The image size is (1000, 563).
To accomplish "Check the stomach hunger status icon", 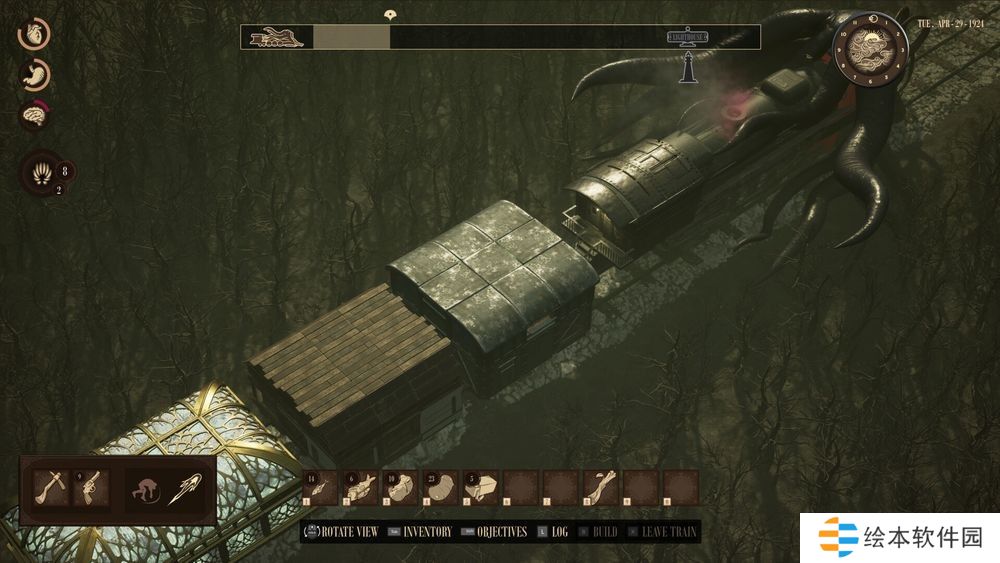I will pos(34,75).
